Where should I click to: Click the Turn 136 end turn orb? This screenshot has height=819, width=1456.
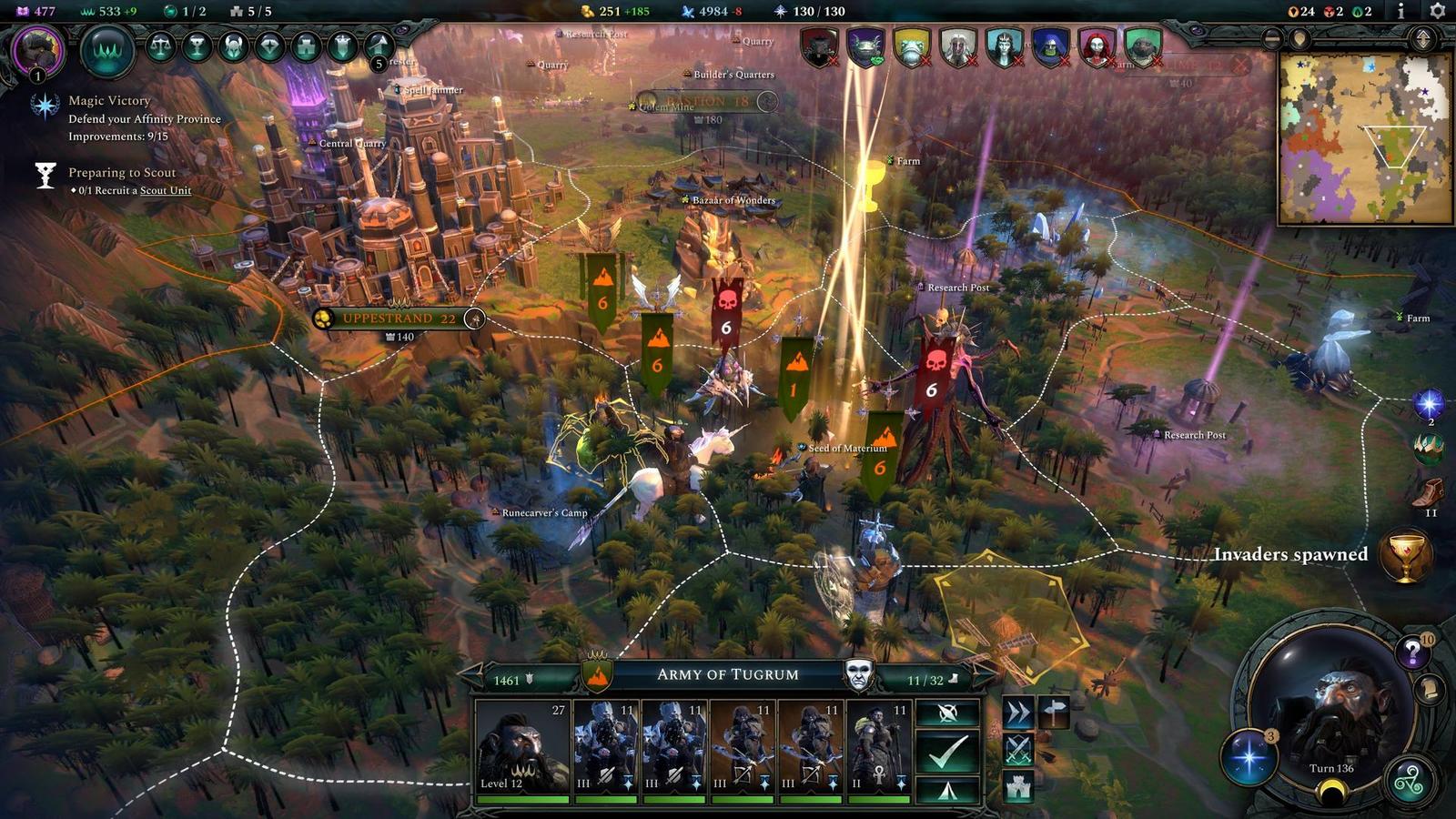pos(1330,719)
